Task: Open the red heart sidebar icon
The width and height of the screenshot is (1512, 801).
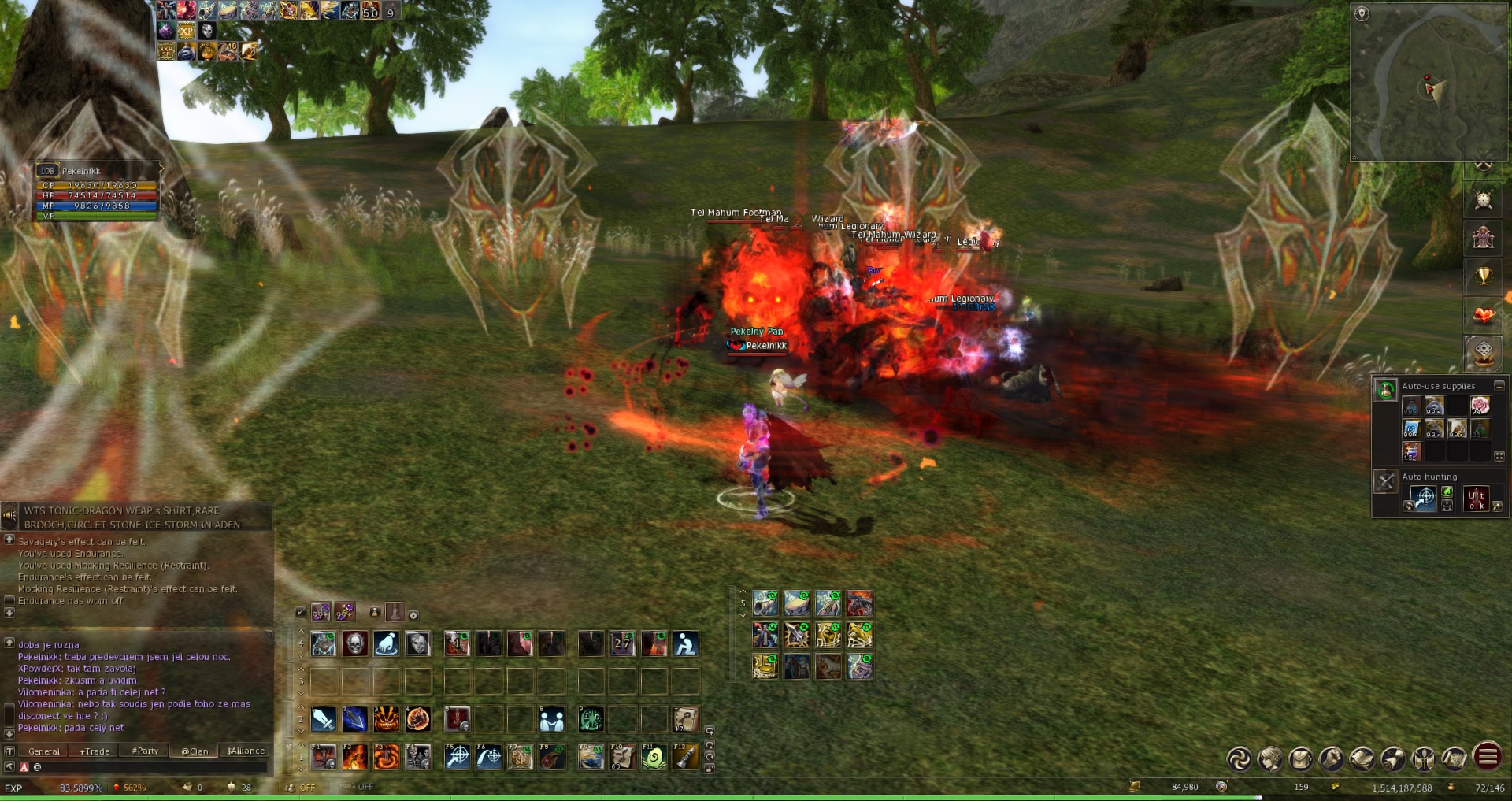Action: coord(1484,315)
